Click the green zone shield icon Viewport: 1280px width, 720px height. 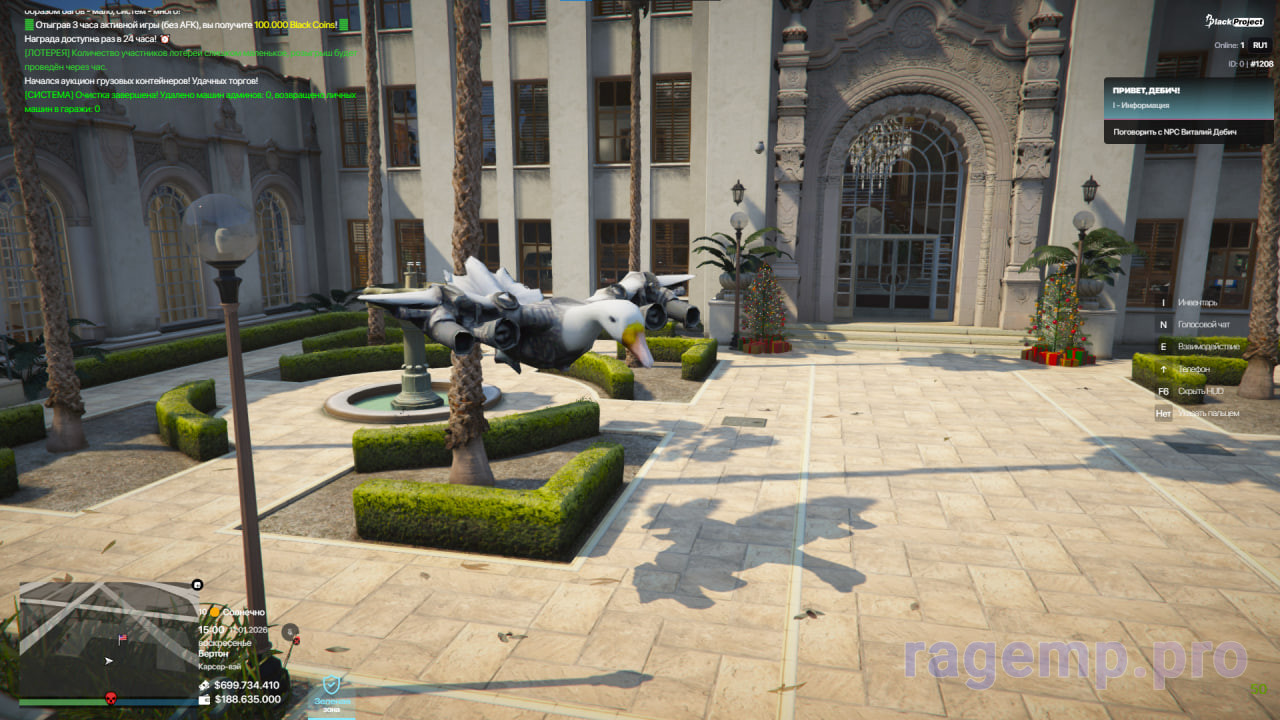point(331,686)
